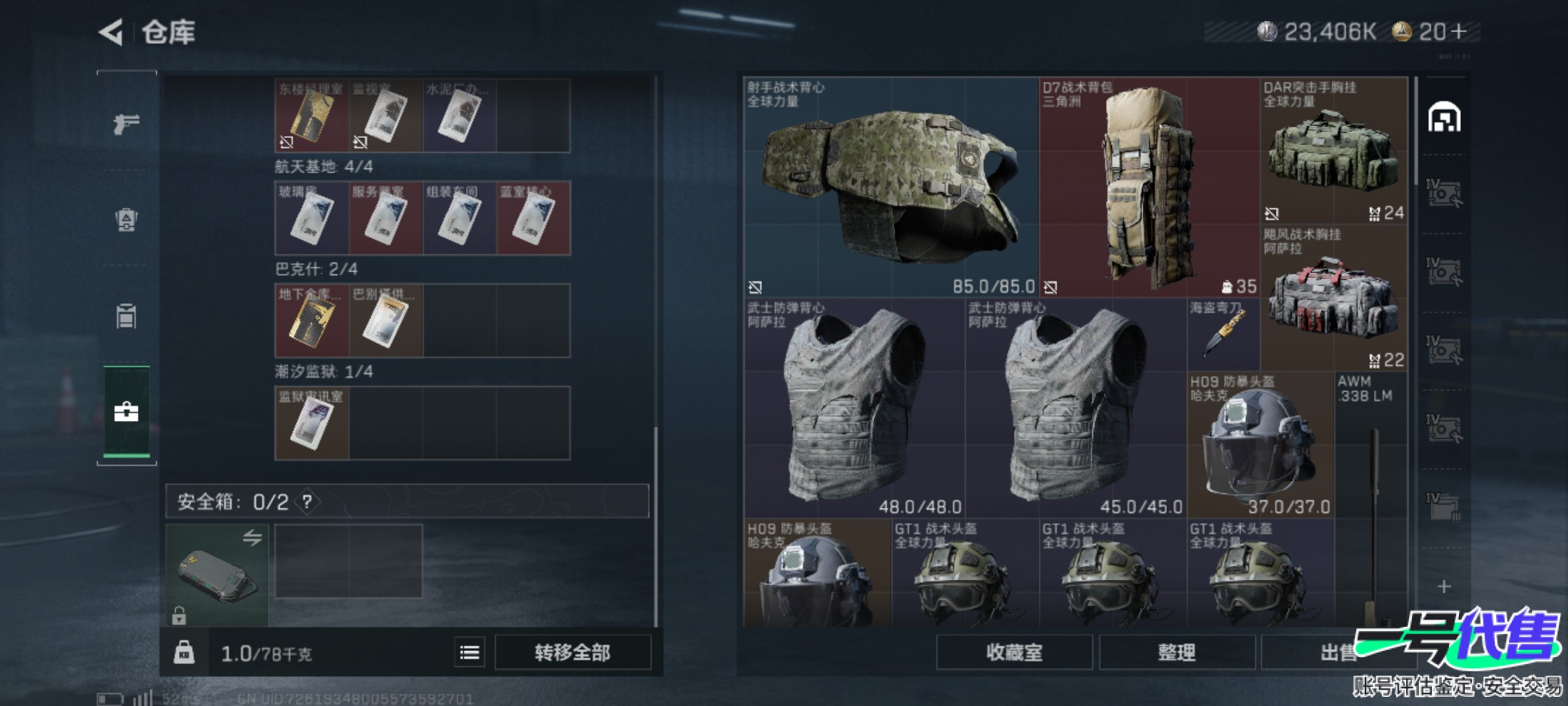Add a new stash page

[1444, 586]
